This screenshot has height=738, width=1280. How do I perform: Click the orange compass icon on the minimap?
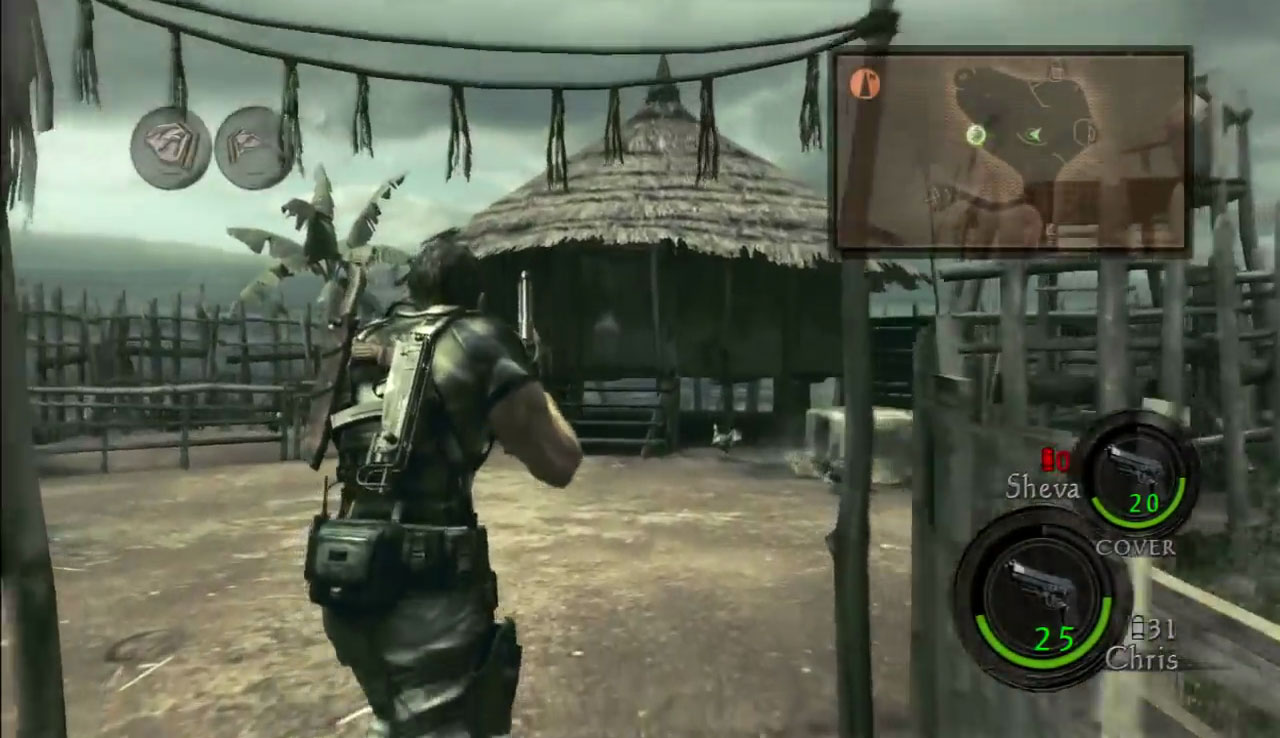point(865,85)
